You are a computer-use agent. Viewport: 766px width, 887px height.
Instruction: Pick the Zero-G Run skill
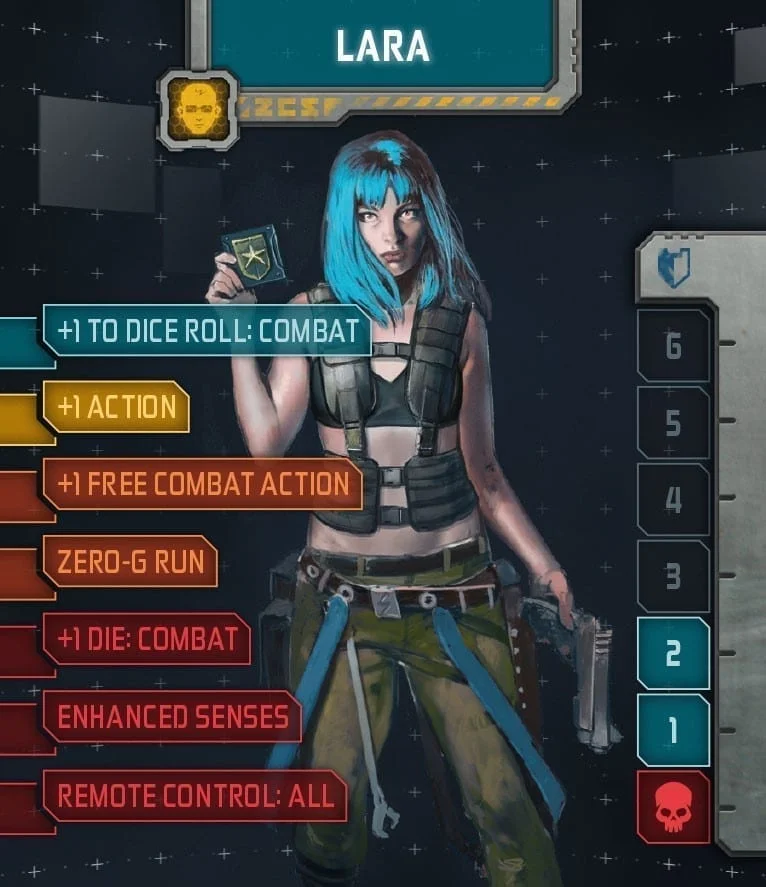[130, 561]
